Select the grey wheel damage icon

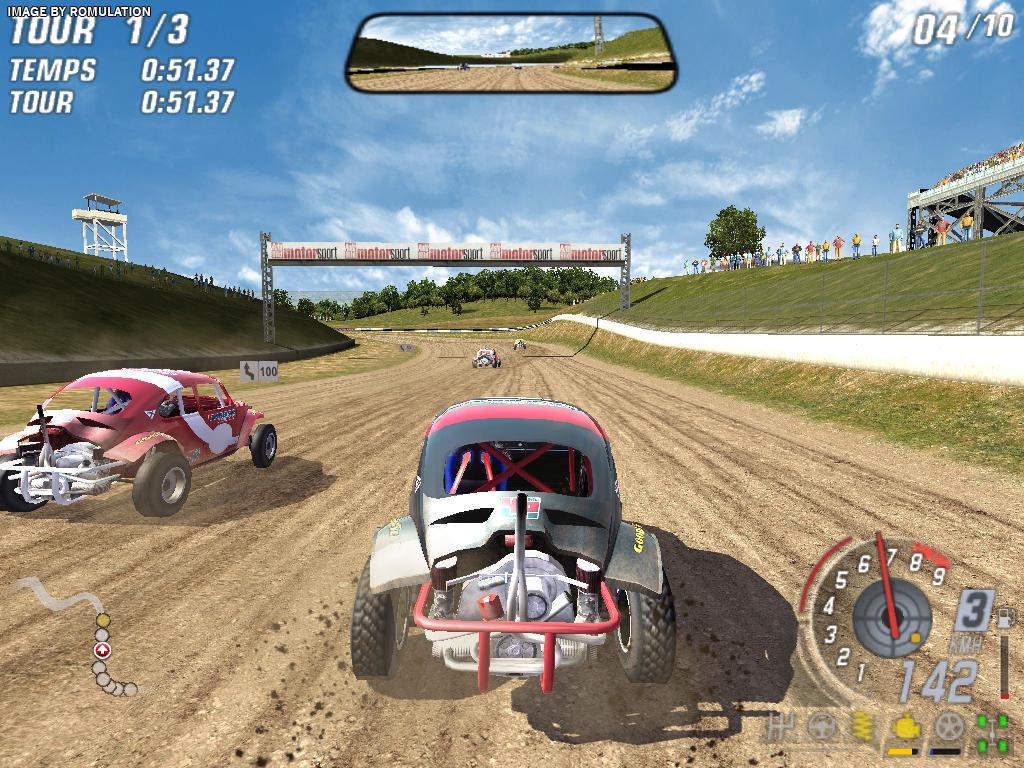946,727
